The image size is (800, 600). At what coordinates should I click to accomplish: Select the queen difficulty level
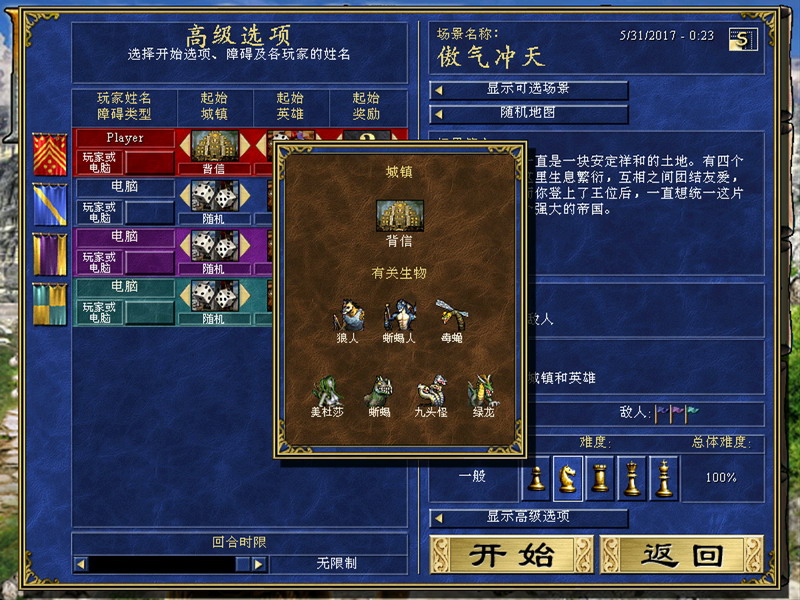point(632,478)
